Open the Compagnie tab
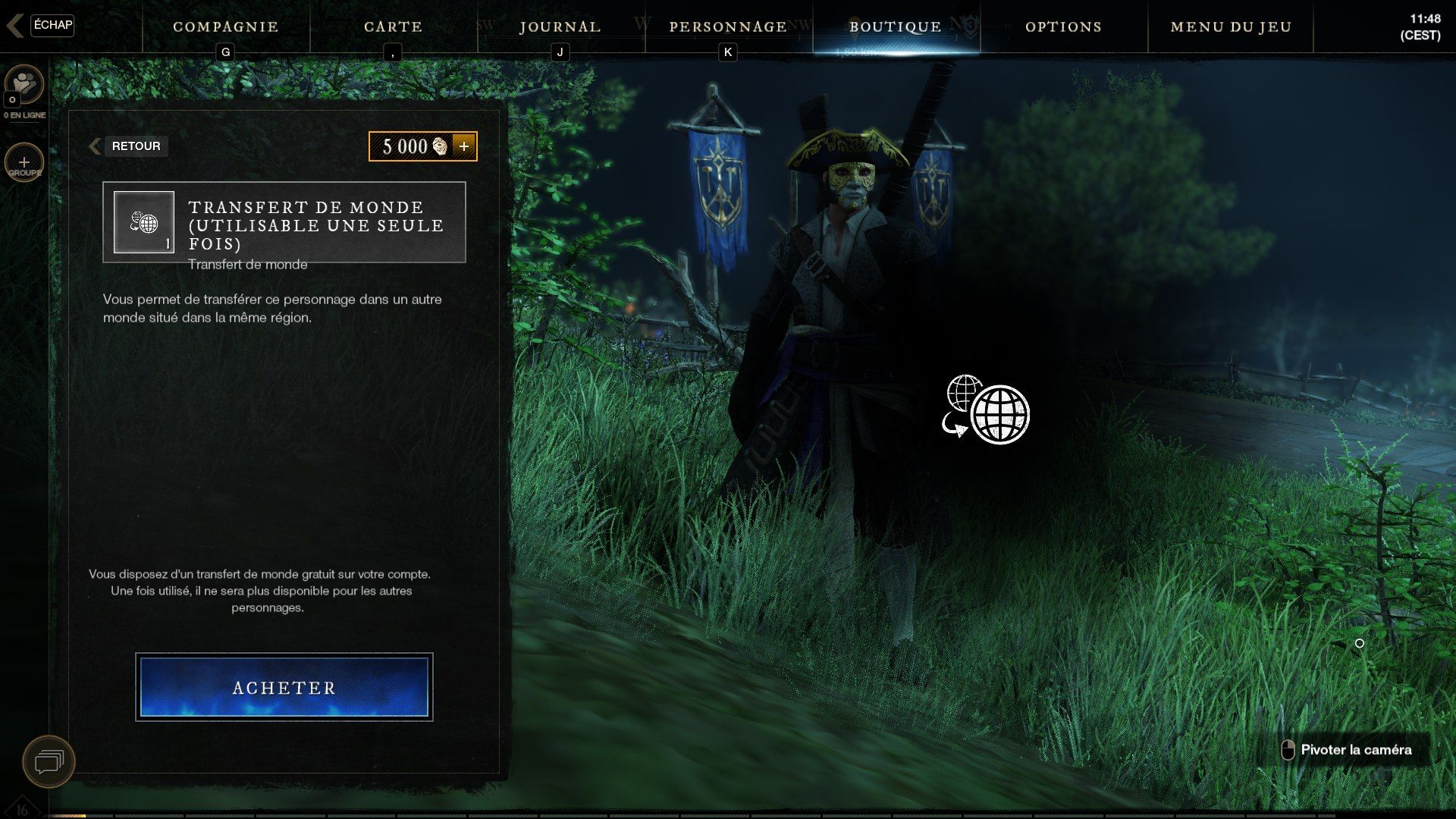1456x819 pixels. (225, 27)
